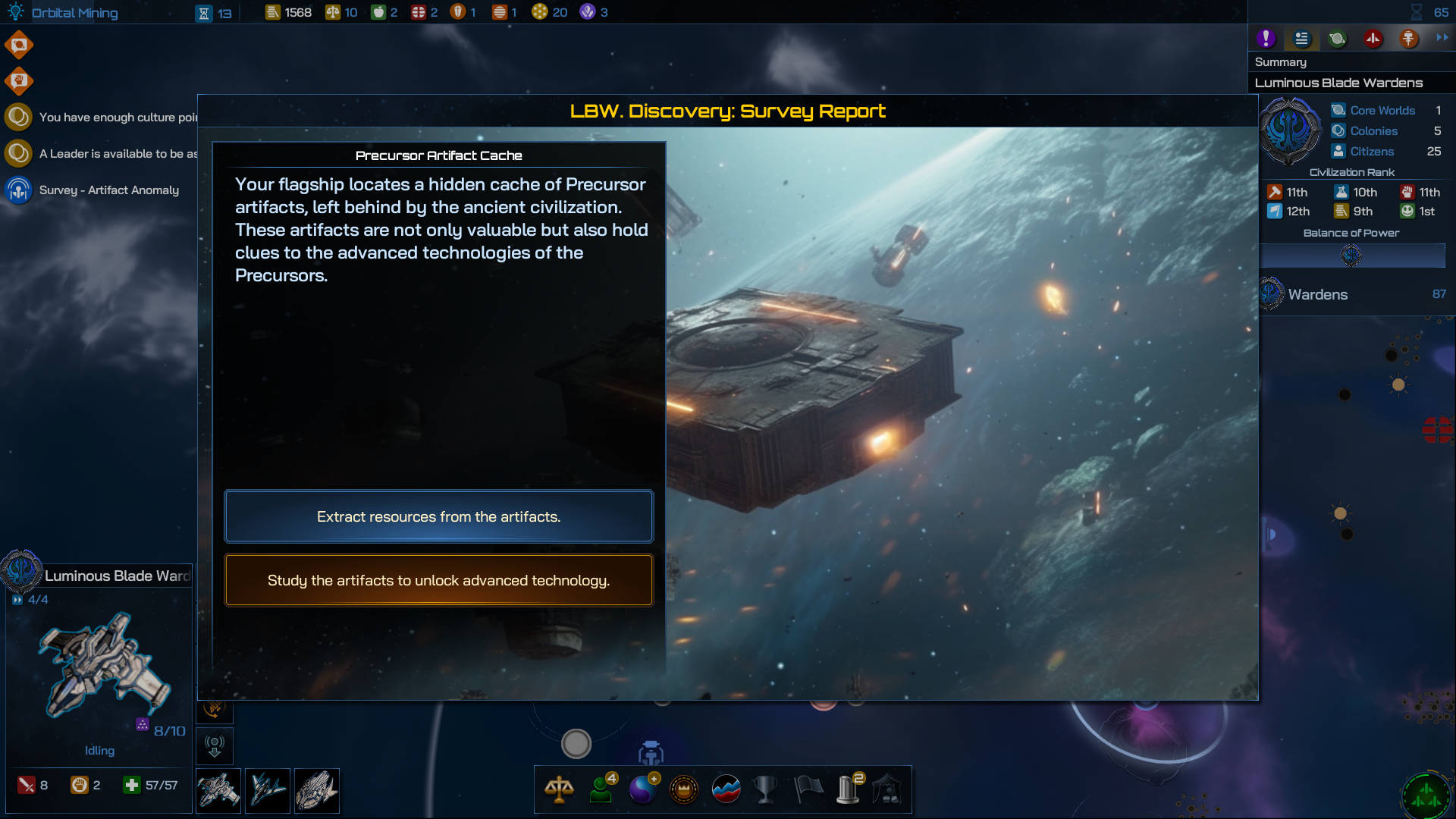Open the orange starbase tab
Image resolution: width=1456 pixels, height=819 pixels.
1408,38
